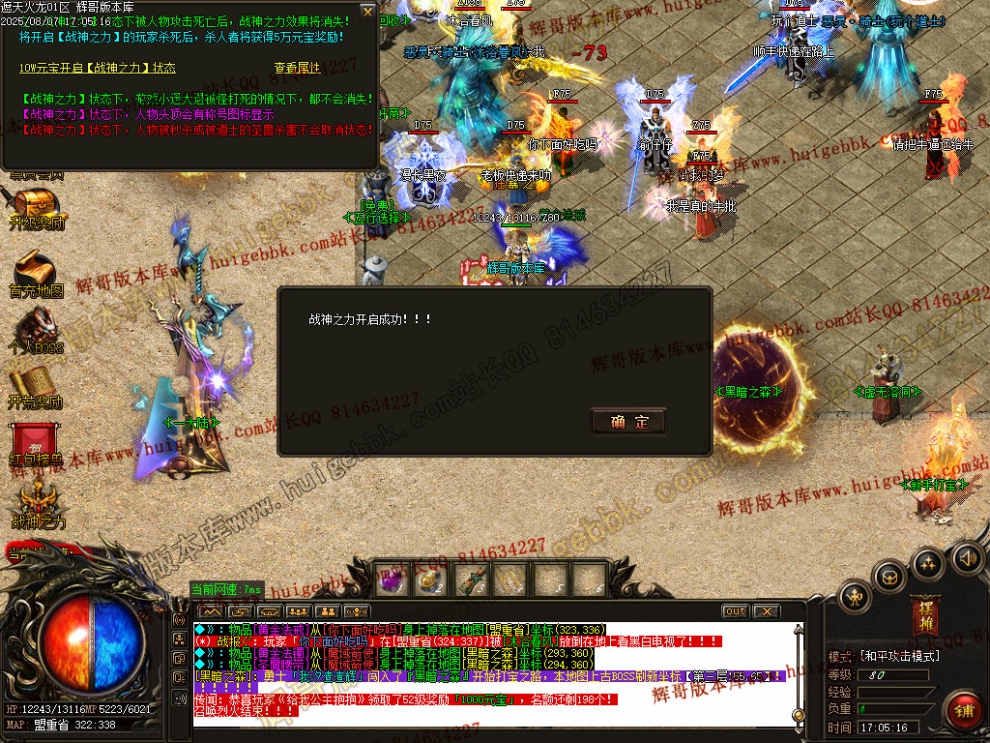Confirm the 战神之力 success dialog with 确定

tap(628, 422)
